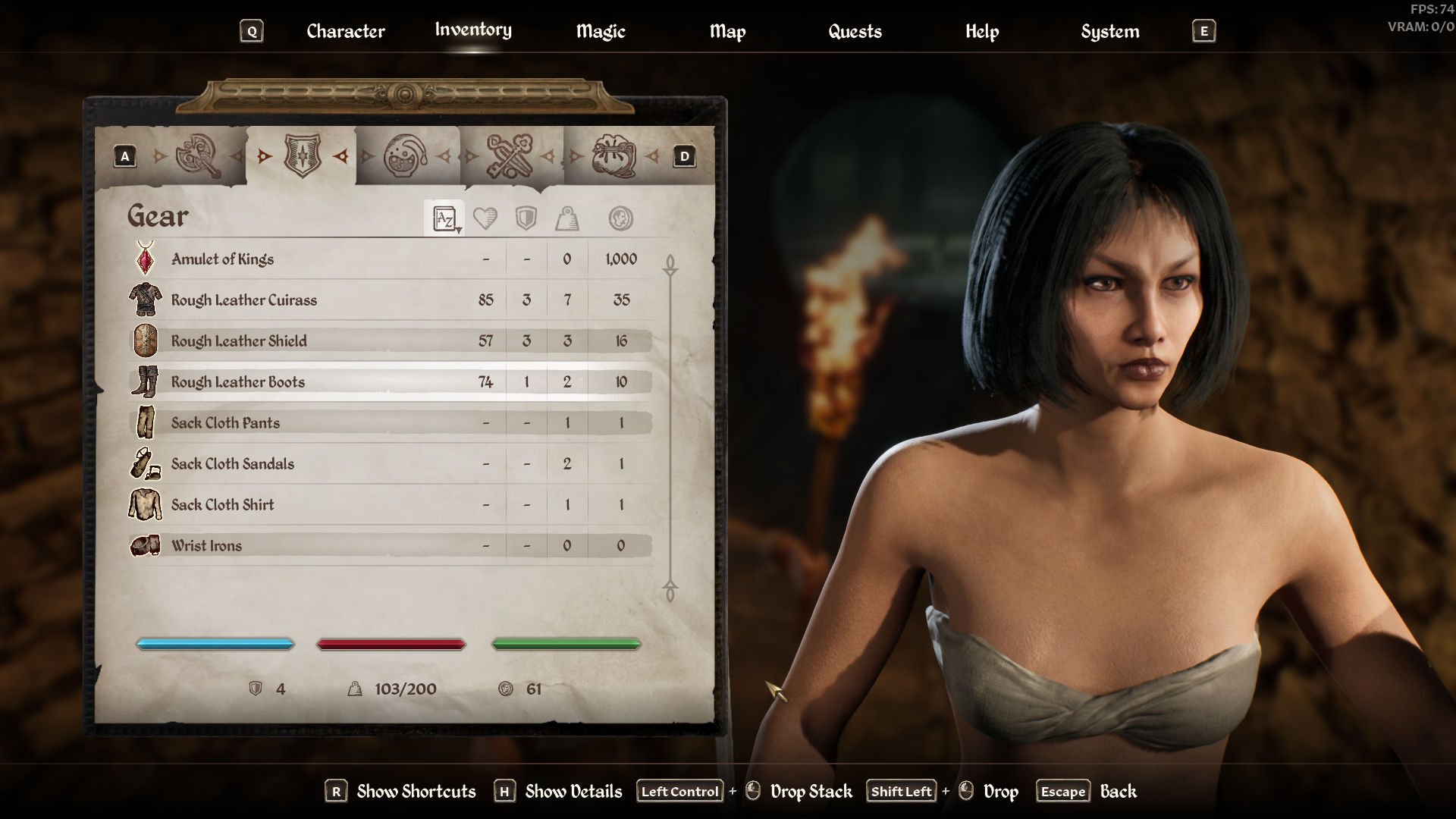The width and height of the screenshot is (1456, 819).
Task: Select the Wrist Irons entry
Action: tap(207, 546)
